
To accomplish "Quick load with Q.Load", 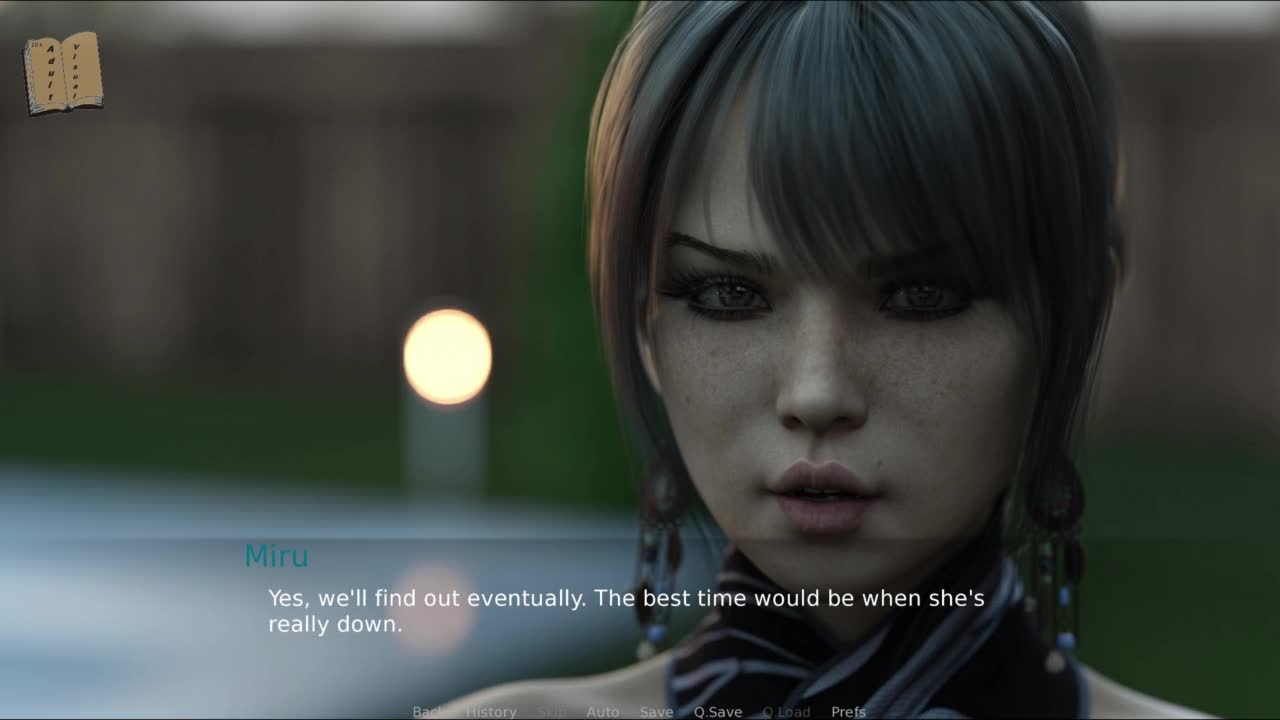I will [x=786, y=712].
